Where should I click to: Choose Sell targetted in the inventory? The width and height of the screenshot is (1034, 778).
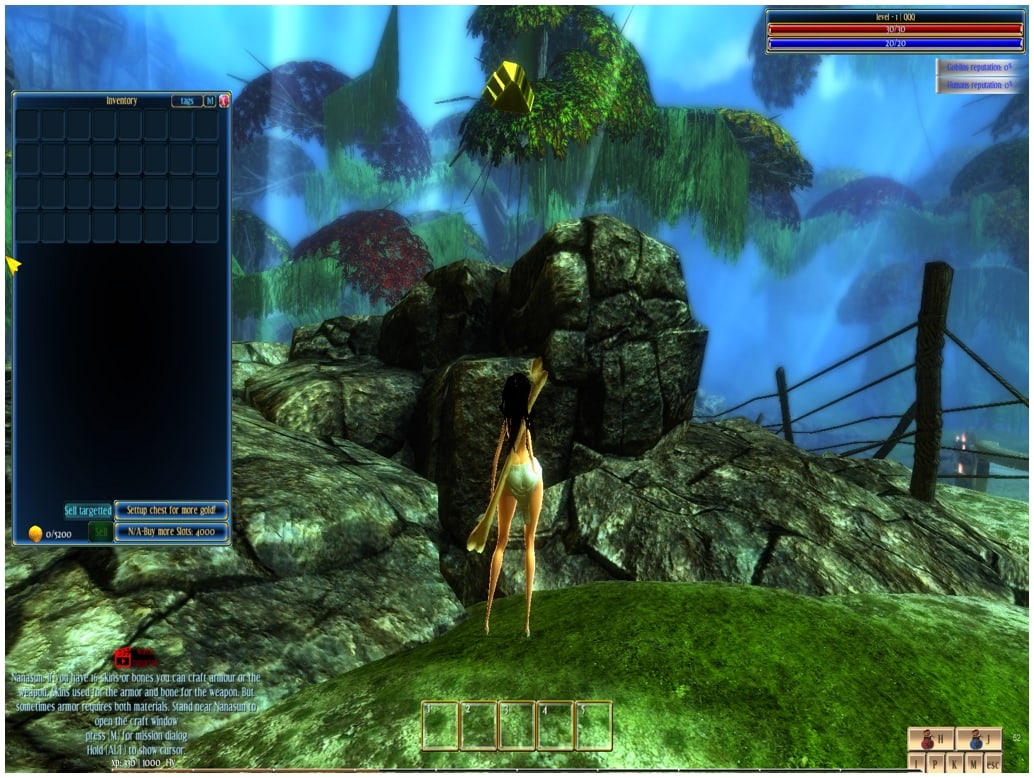[88, 510]
